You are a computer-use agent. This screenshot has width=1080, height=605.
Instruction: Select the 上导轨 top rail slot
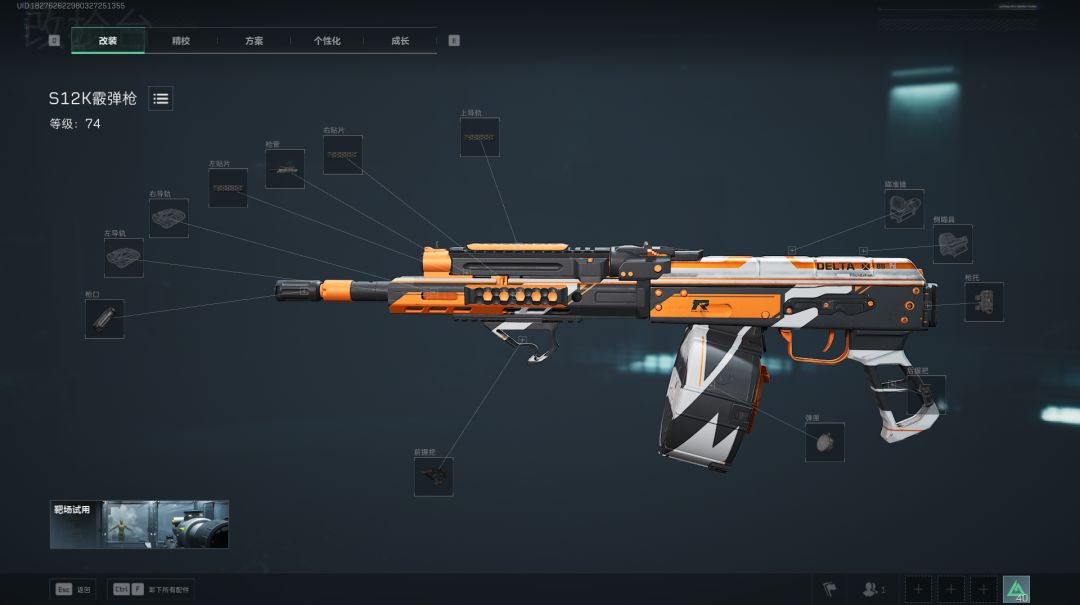click(480, 137)
